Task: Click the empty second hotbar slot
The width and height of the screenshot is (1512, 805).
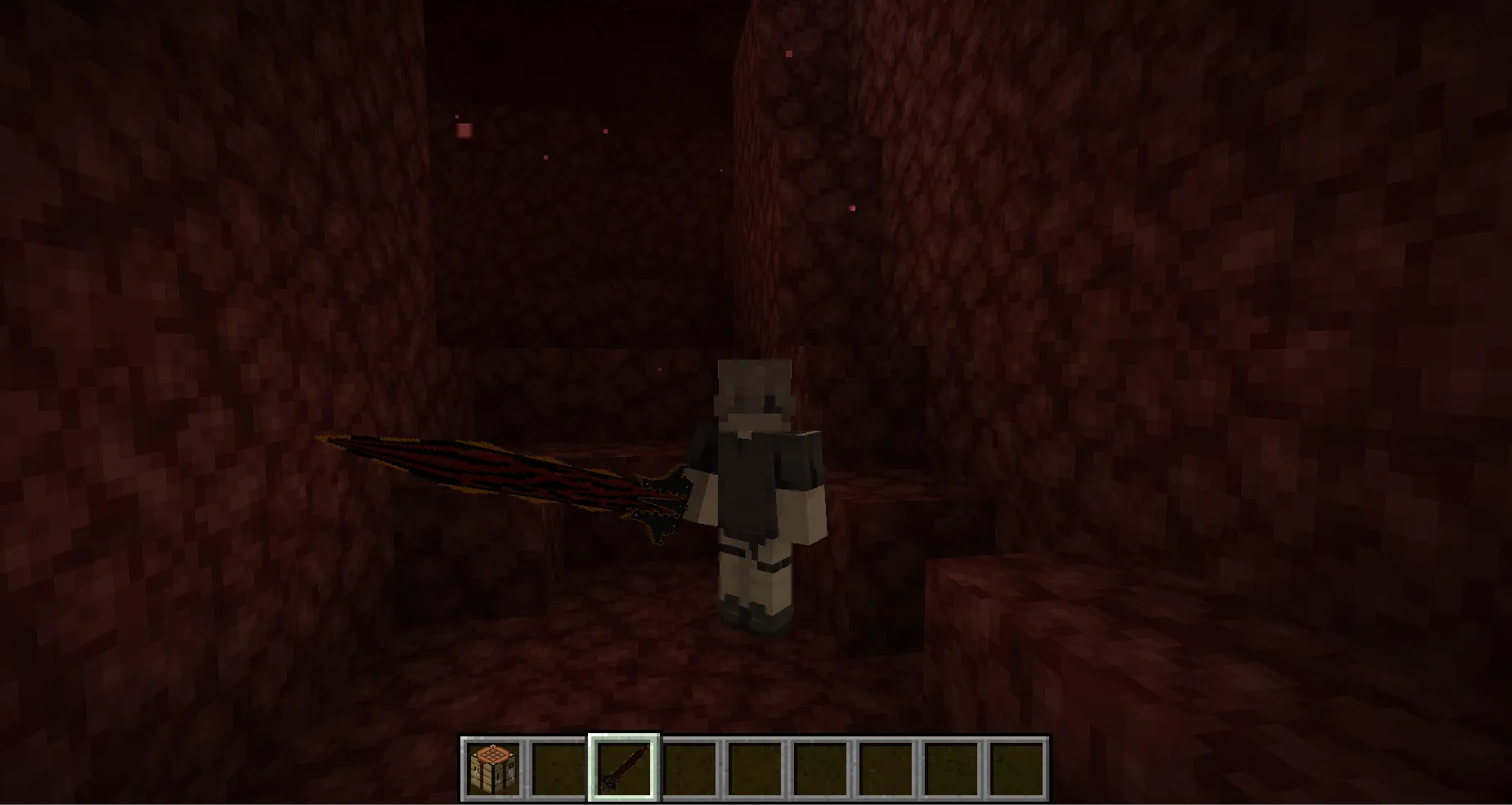Action: coord(557,768)
